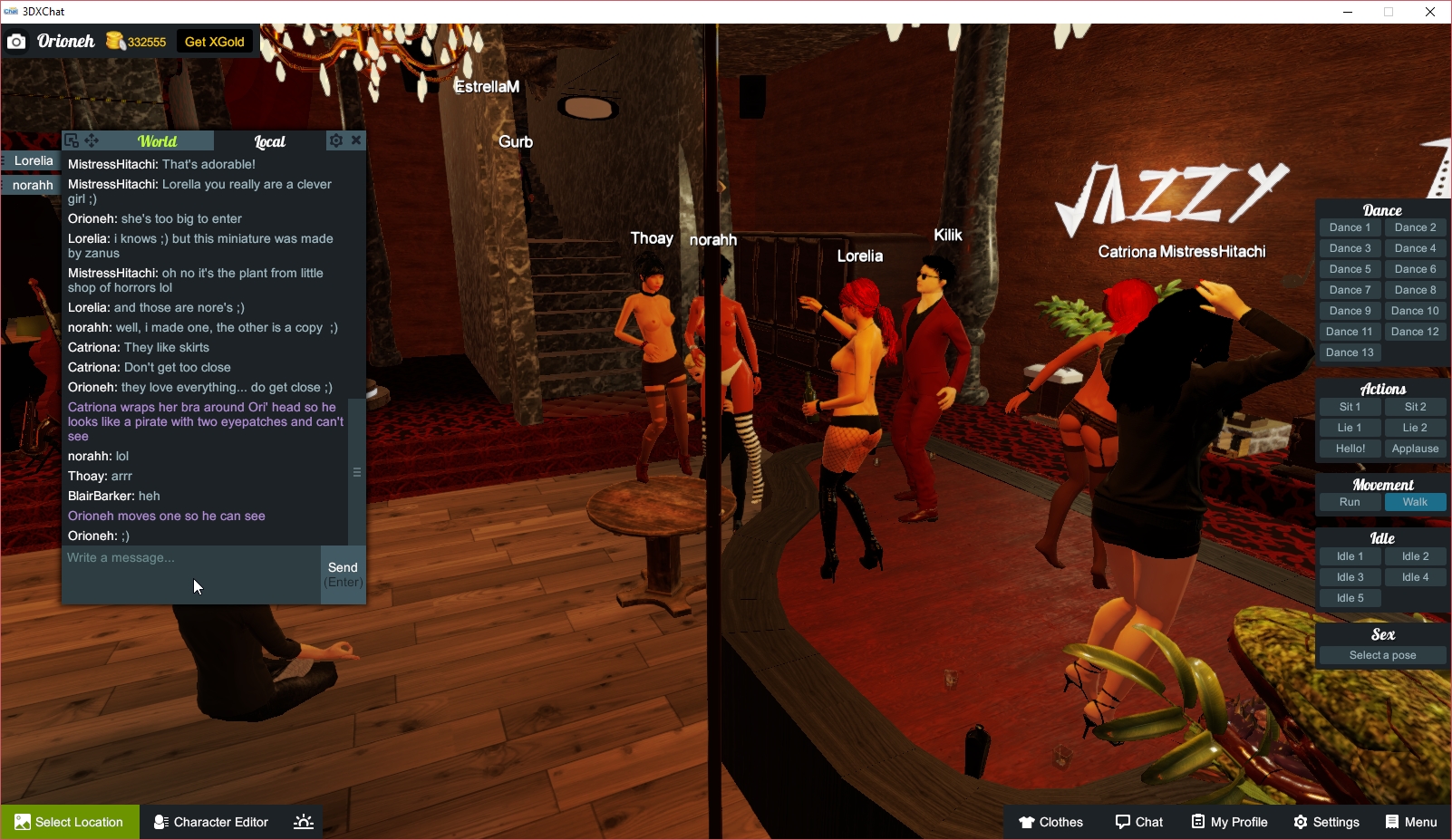The height and width of the screenshot is (840, 1452).
Task: Click the day-night weather icon
Action: [x=303, y=822]
